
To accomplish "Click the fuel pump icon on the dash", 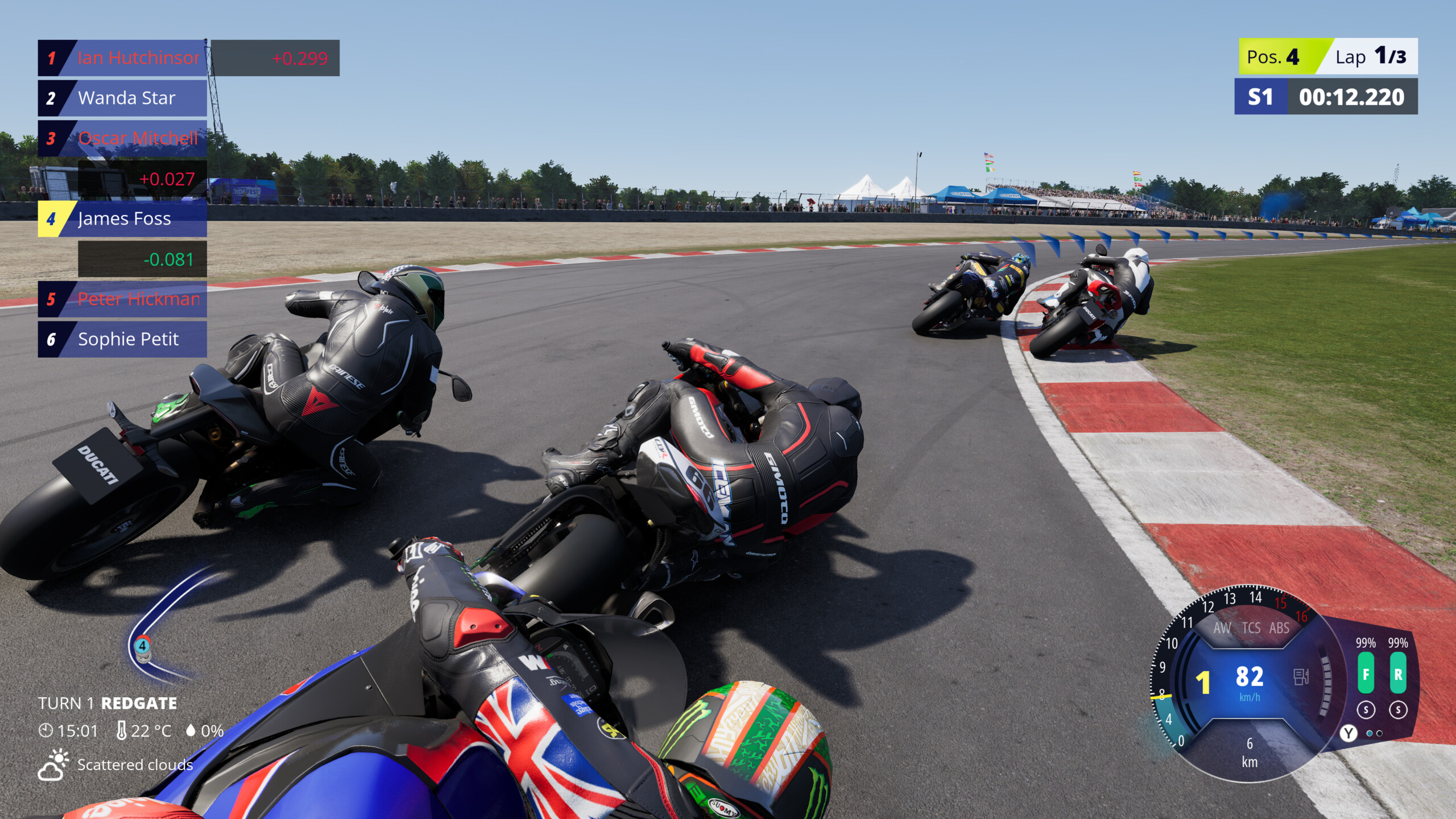I will (1301, 677).
